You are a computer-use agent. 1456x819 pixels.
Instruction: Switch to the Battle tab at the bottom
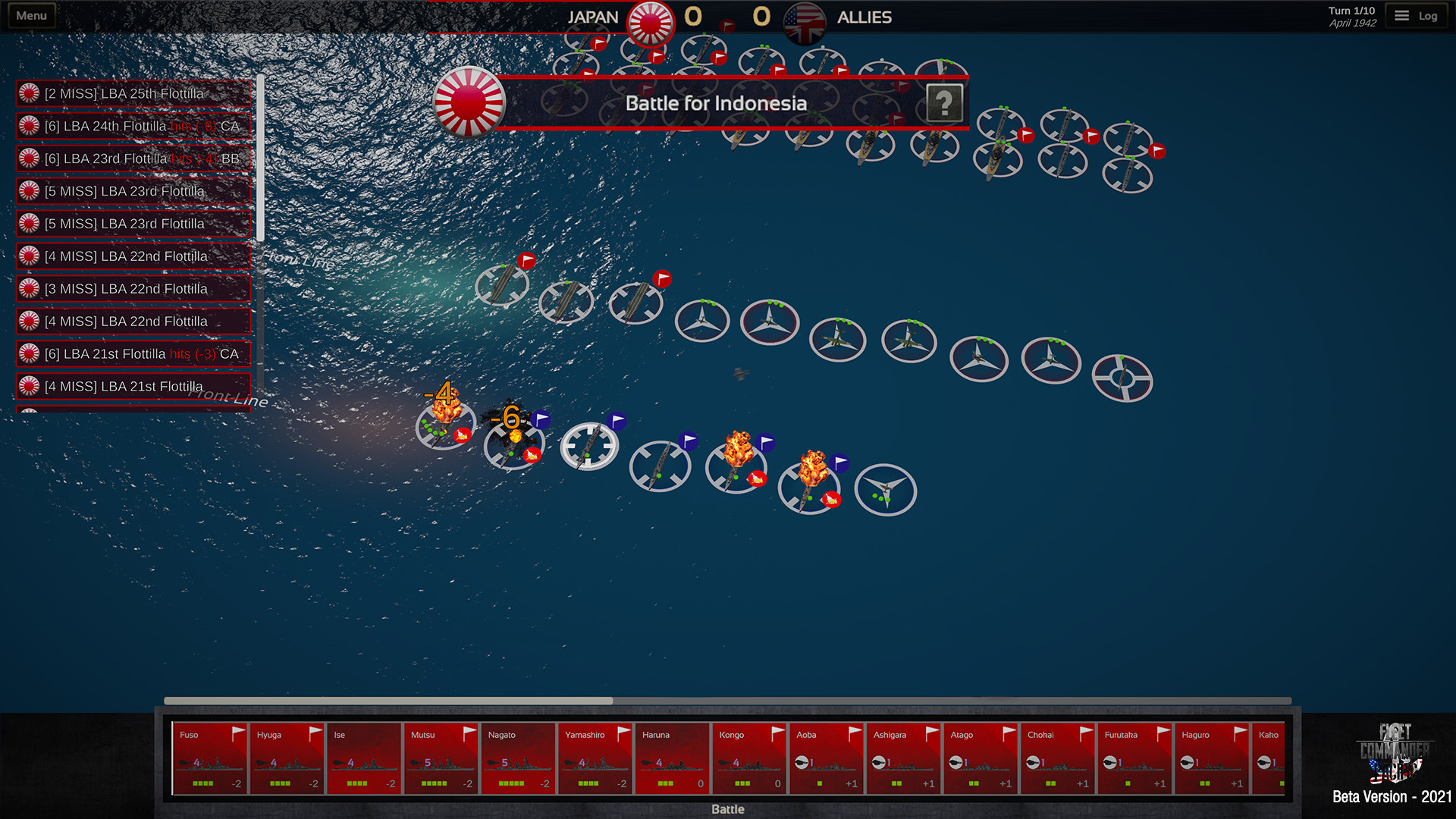click(727, 808)
